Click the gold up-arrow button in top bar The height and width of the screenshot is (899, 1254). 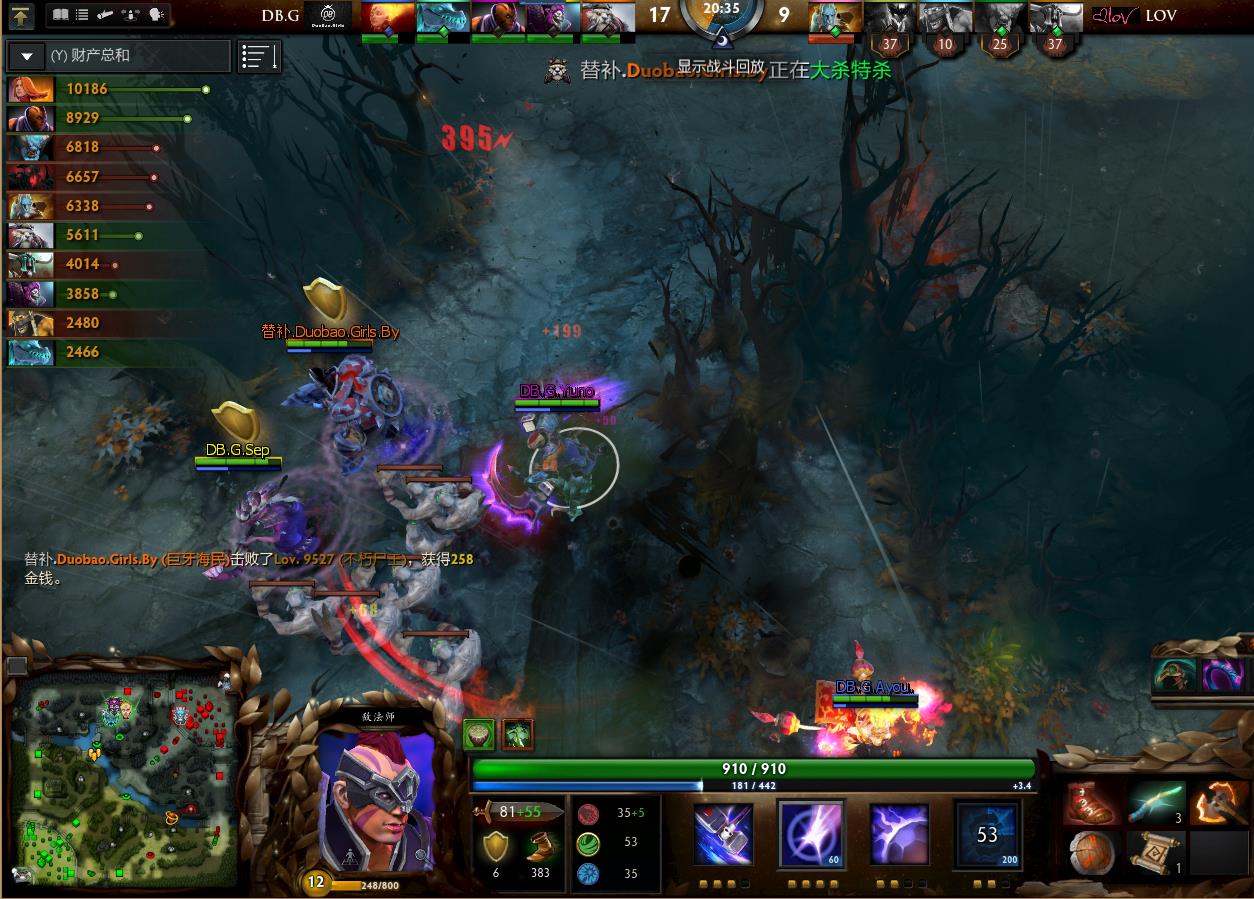coord(21,15)
